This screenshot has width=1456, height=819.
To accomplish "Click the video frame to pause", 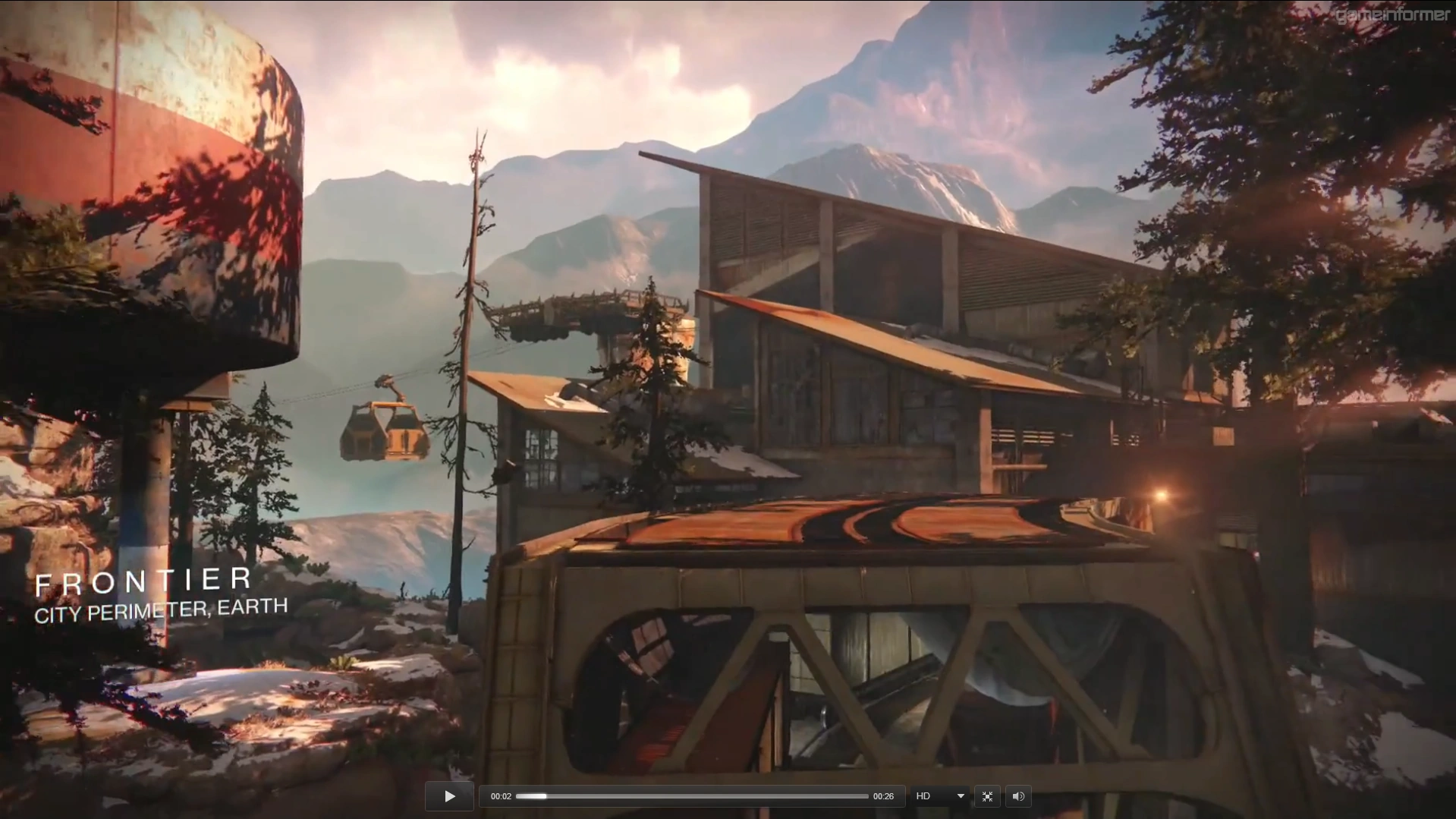I will click(x=728, y=380).
